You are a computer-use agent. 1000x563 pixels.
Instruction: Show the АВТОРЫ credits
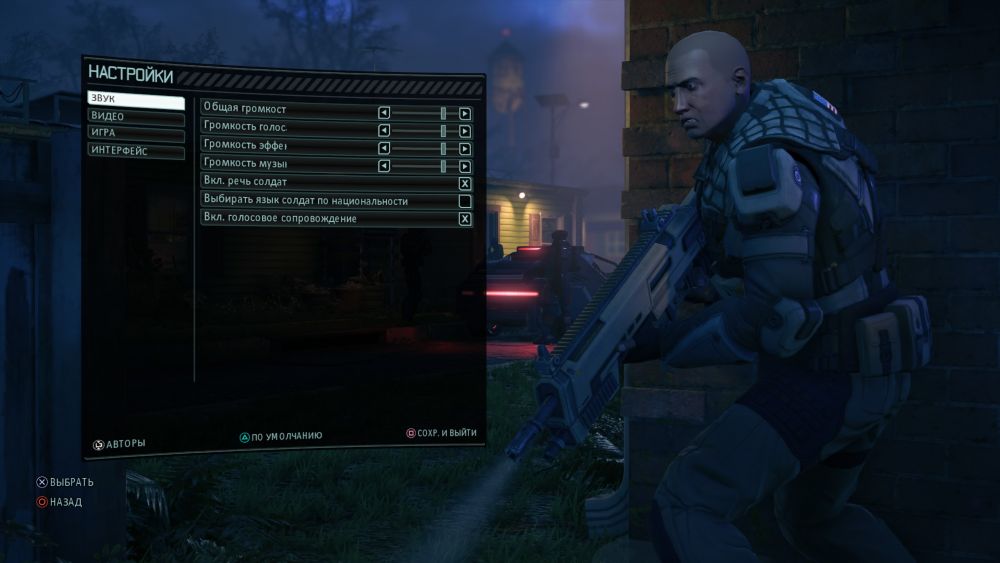point(120,443)
